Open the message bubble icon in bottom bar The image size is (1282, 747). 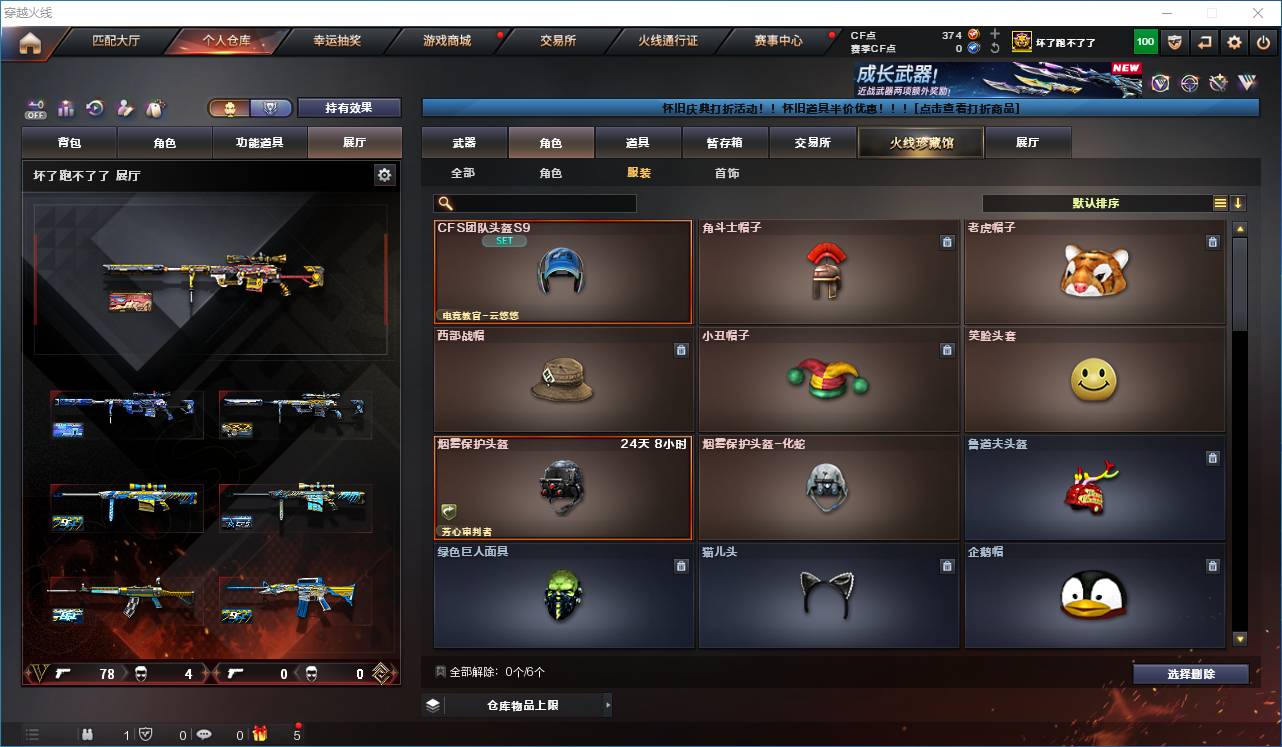(205, 735)
